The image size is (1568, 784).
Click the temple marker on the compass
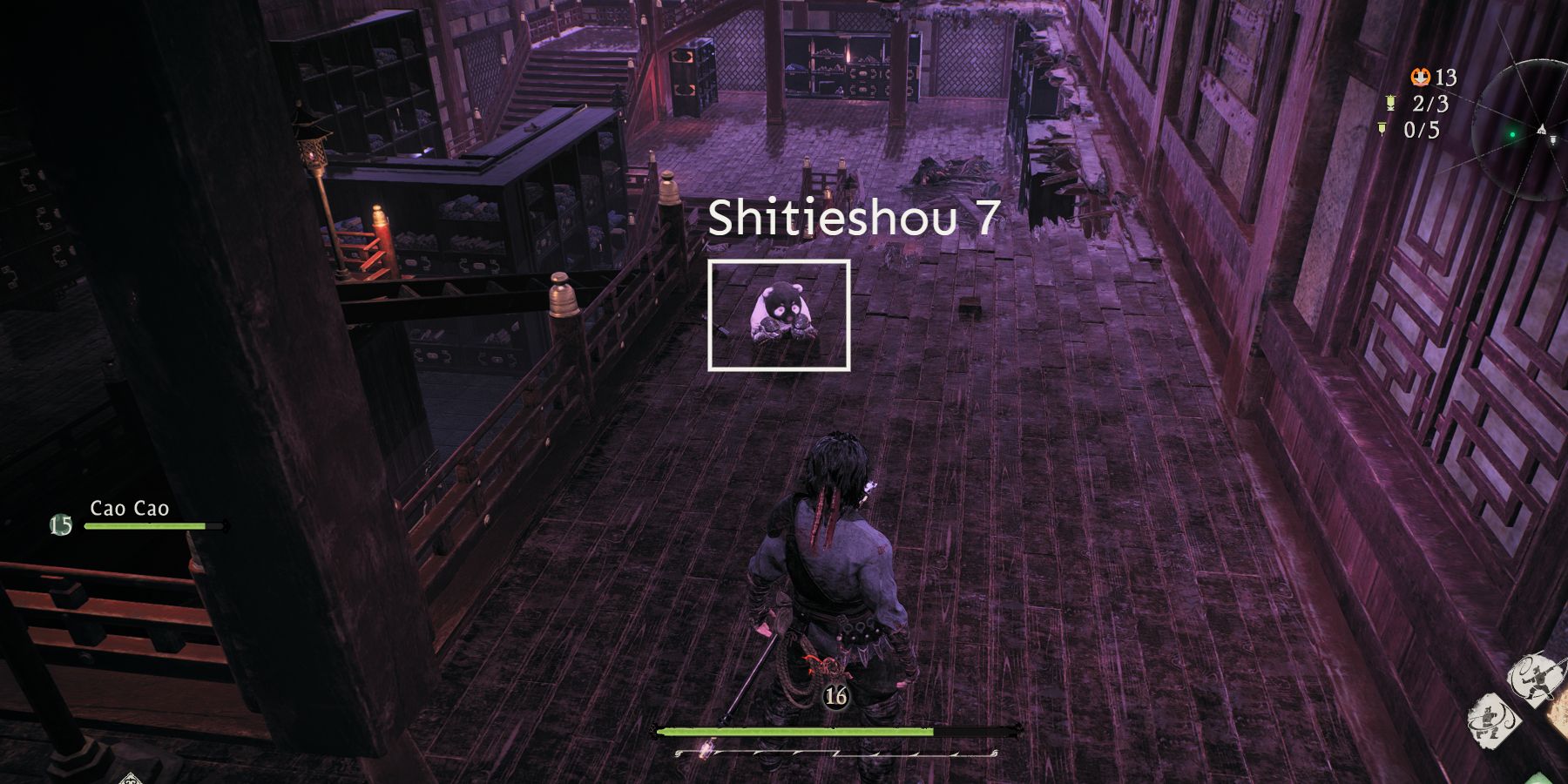[x=1542, y=129]
